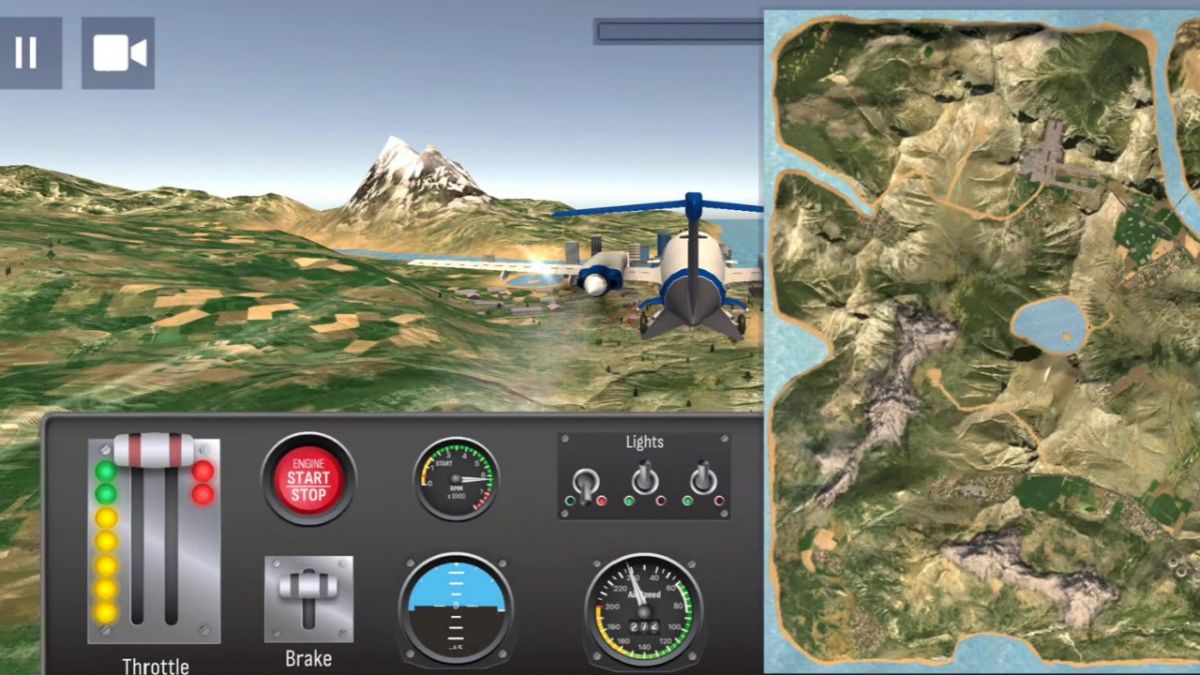This screenshot has height=675, width=1200.
Task: Flip the left Lights switch
Action: click(x=586, y=482)
